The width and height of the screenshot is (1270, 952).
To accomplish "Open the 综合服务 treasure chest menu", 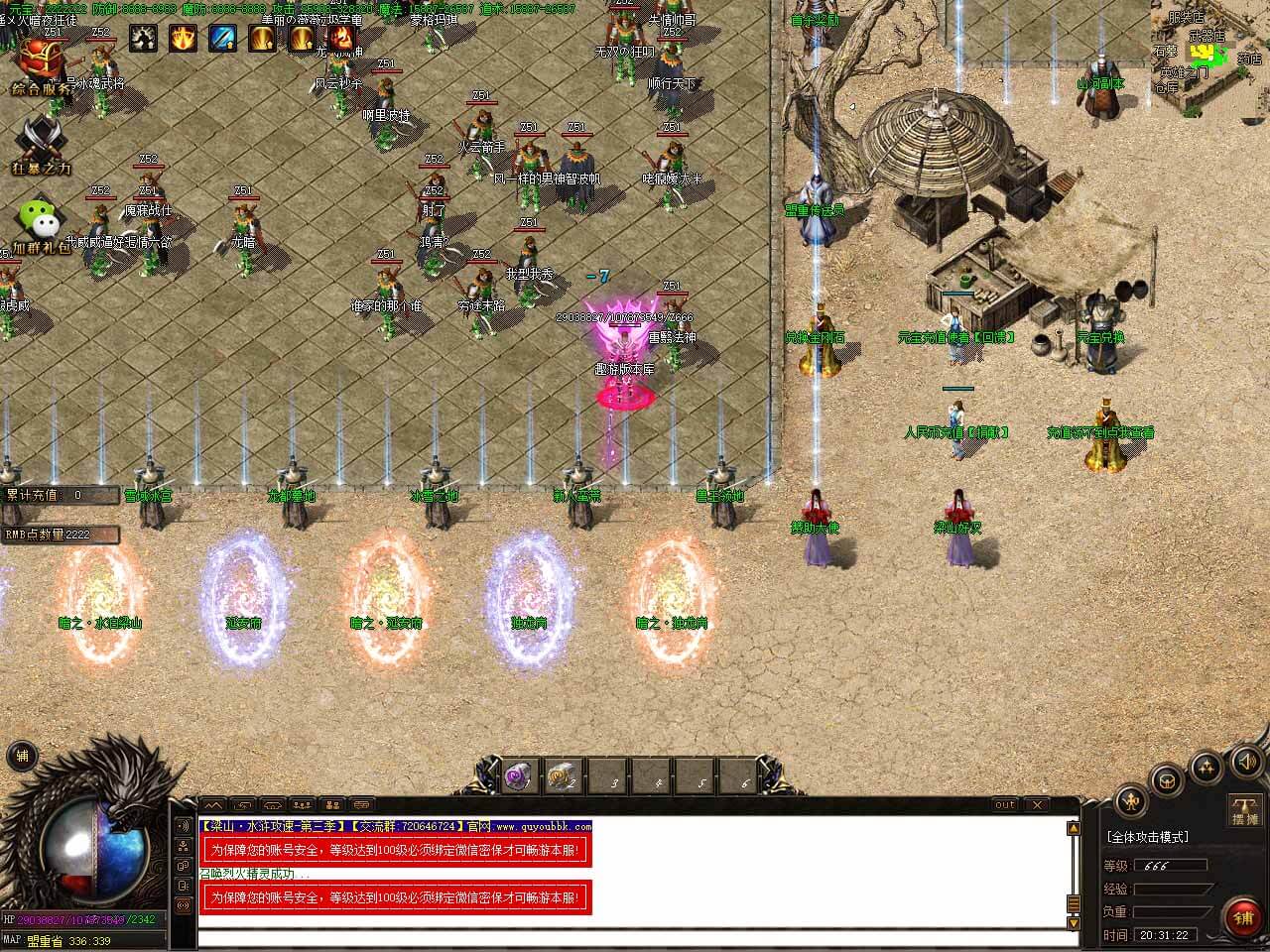I will [x=42, y=65].
